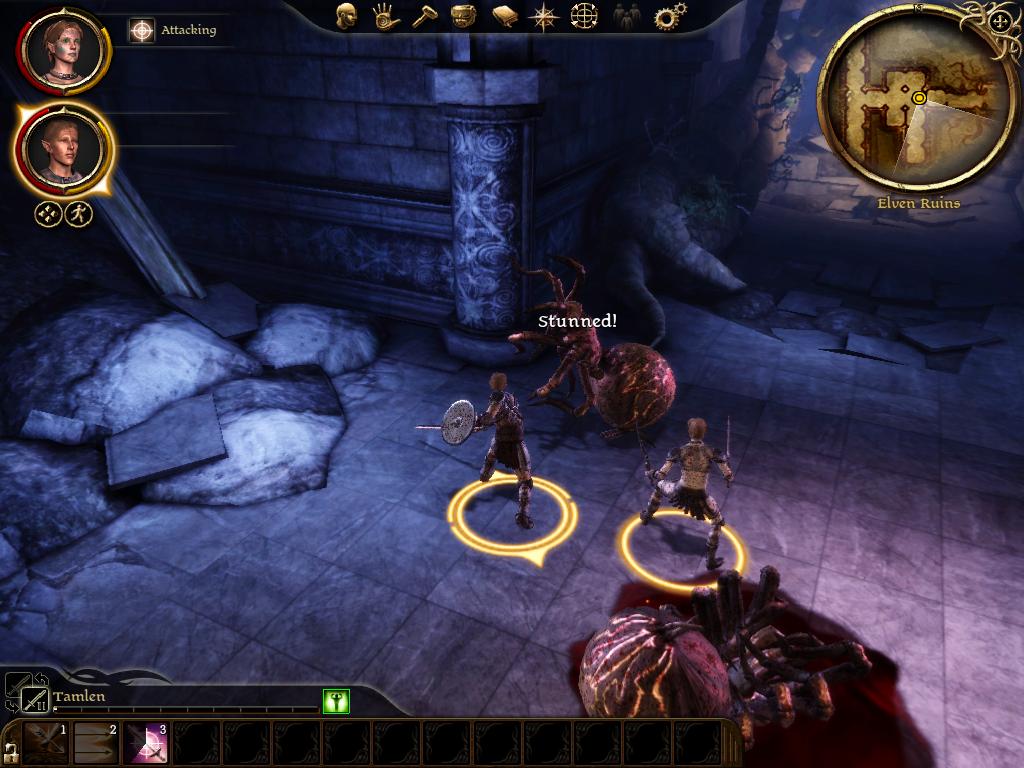Select the top female elf party portrait
The width and height of the screenshot is (1024, 768).
click(x=62, y=49)
